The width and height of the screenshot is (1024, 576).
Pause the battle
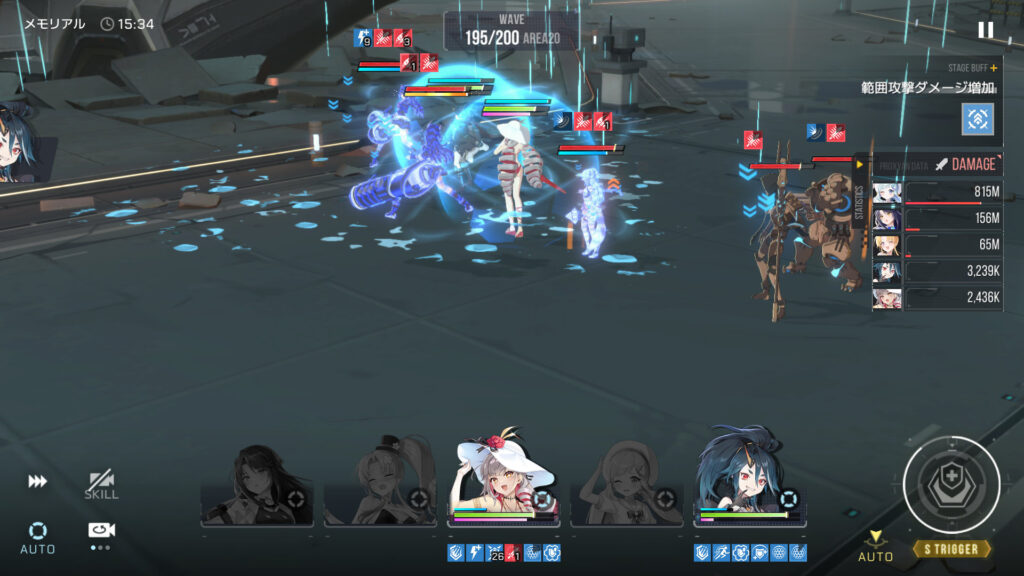pyautogui.click(x=985, y=30)
